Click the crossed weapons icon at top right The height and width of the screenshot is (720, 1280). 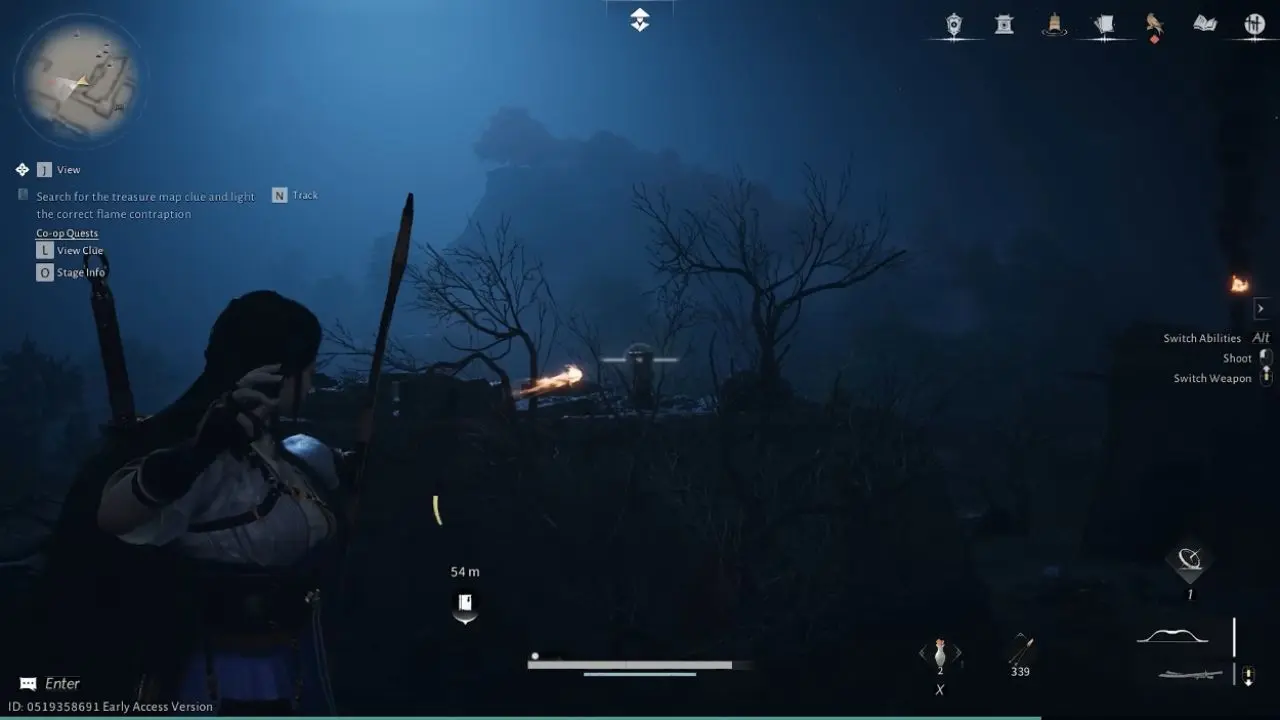tap(1254, 24)
